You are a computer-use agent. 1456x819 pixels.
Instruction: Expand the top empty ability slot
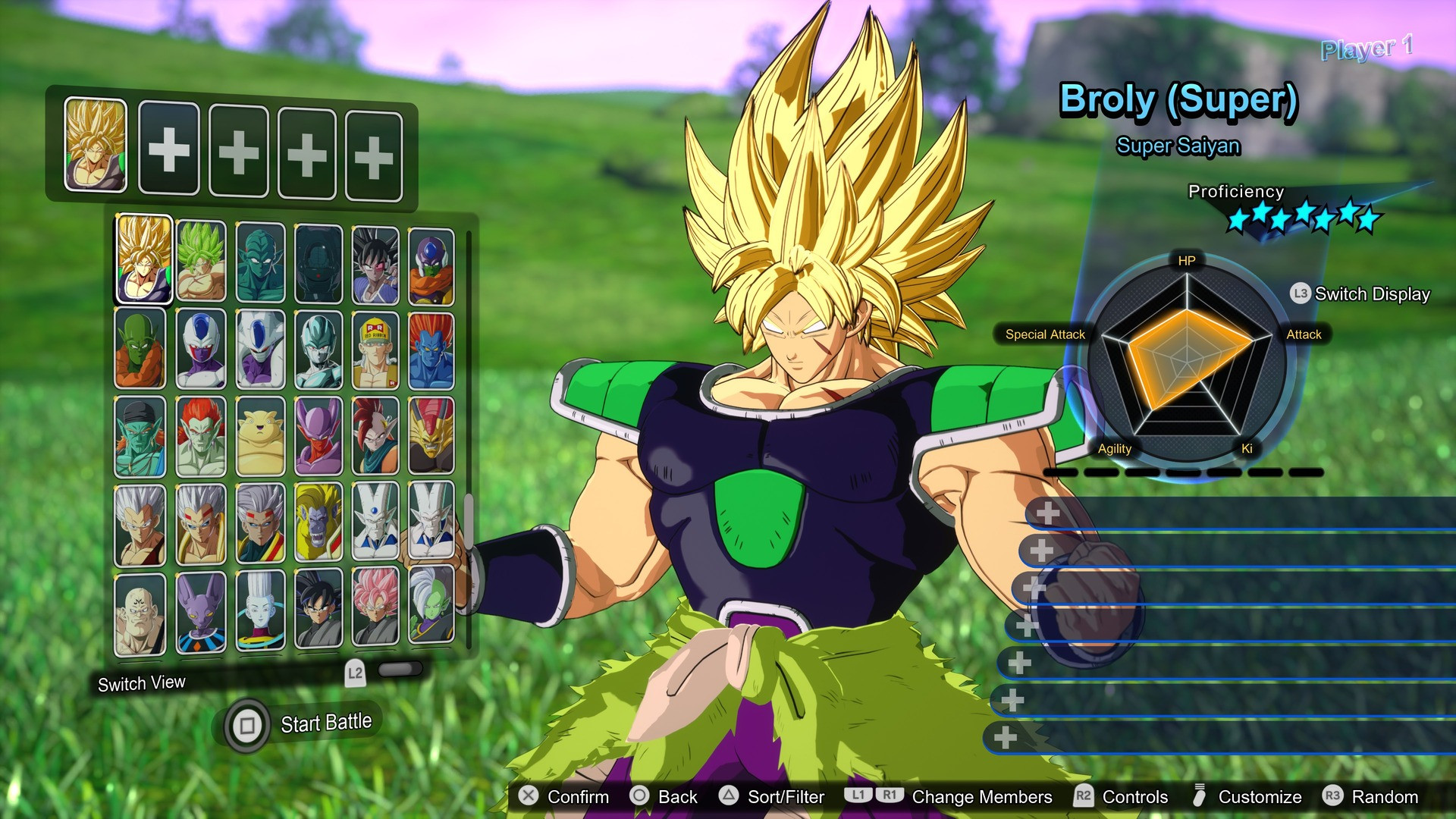pyautogui.click(x=1050, y=513)
